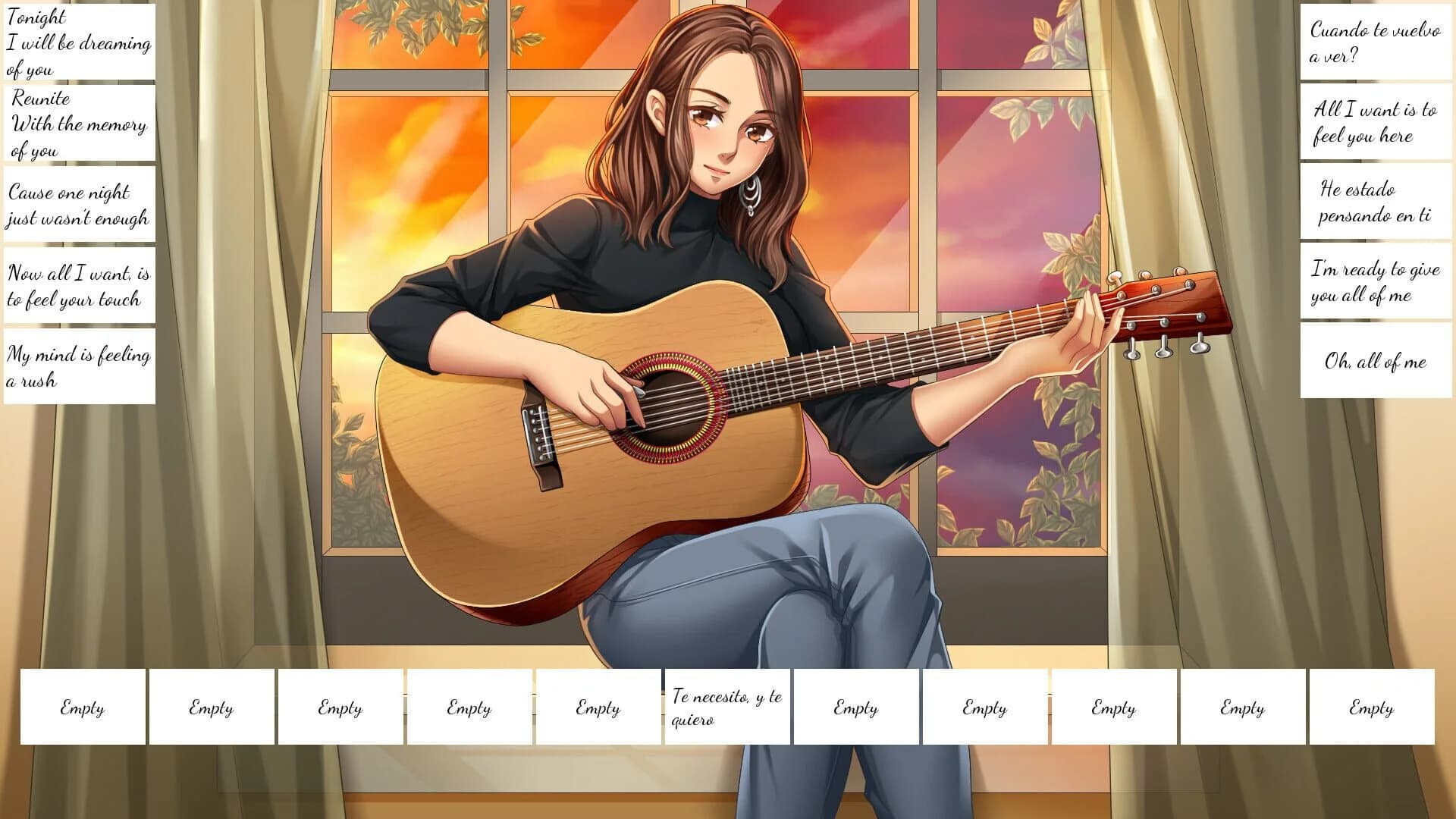
Task: Select the second Empty slot from the left
Action: tap(211, 707)
